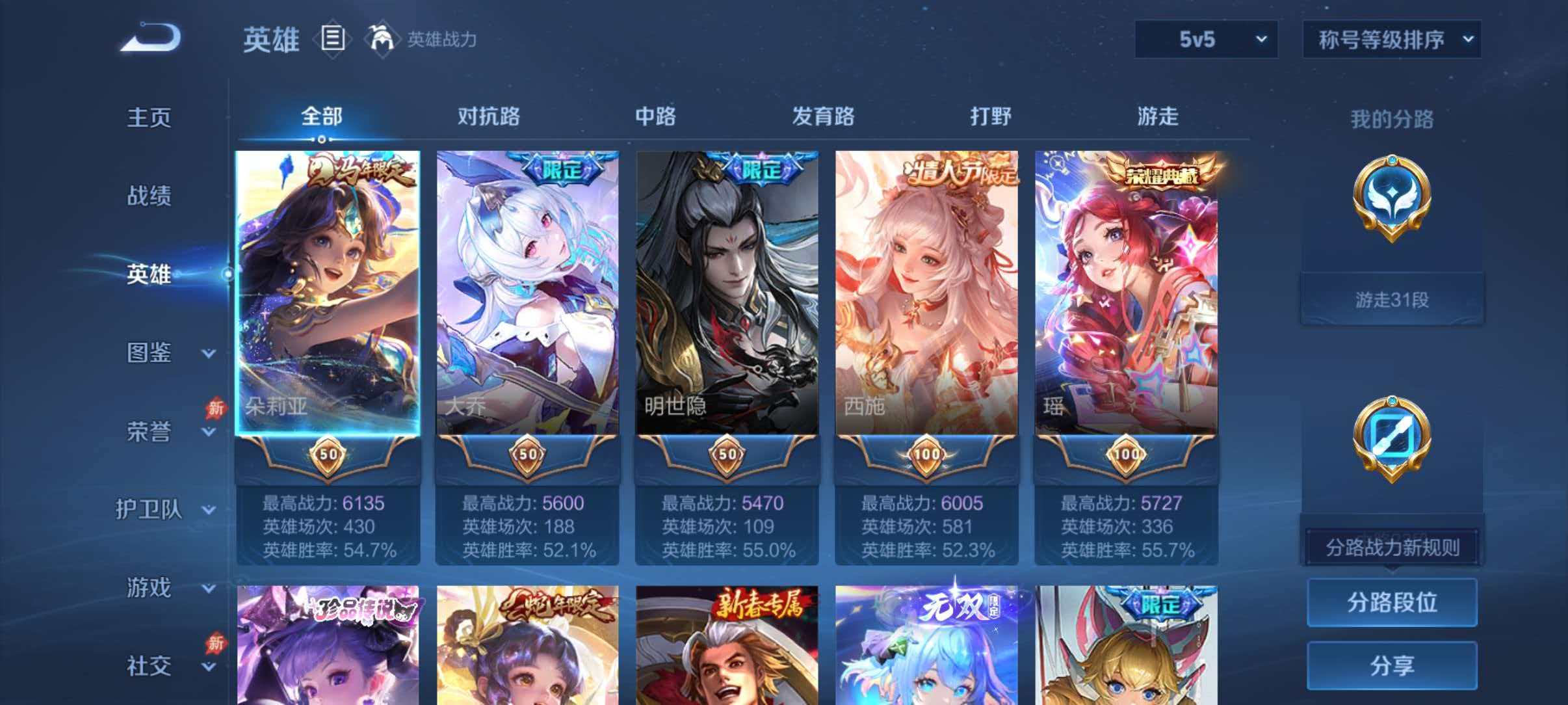Viewport: 1568px width, 705px height.
Task: Select the 大乔 hero card
Action: 527,293
